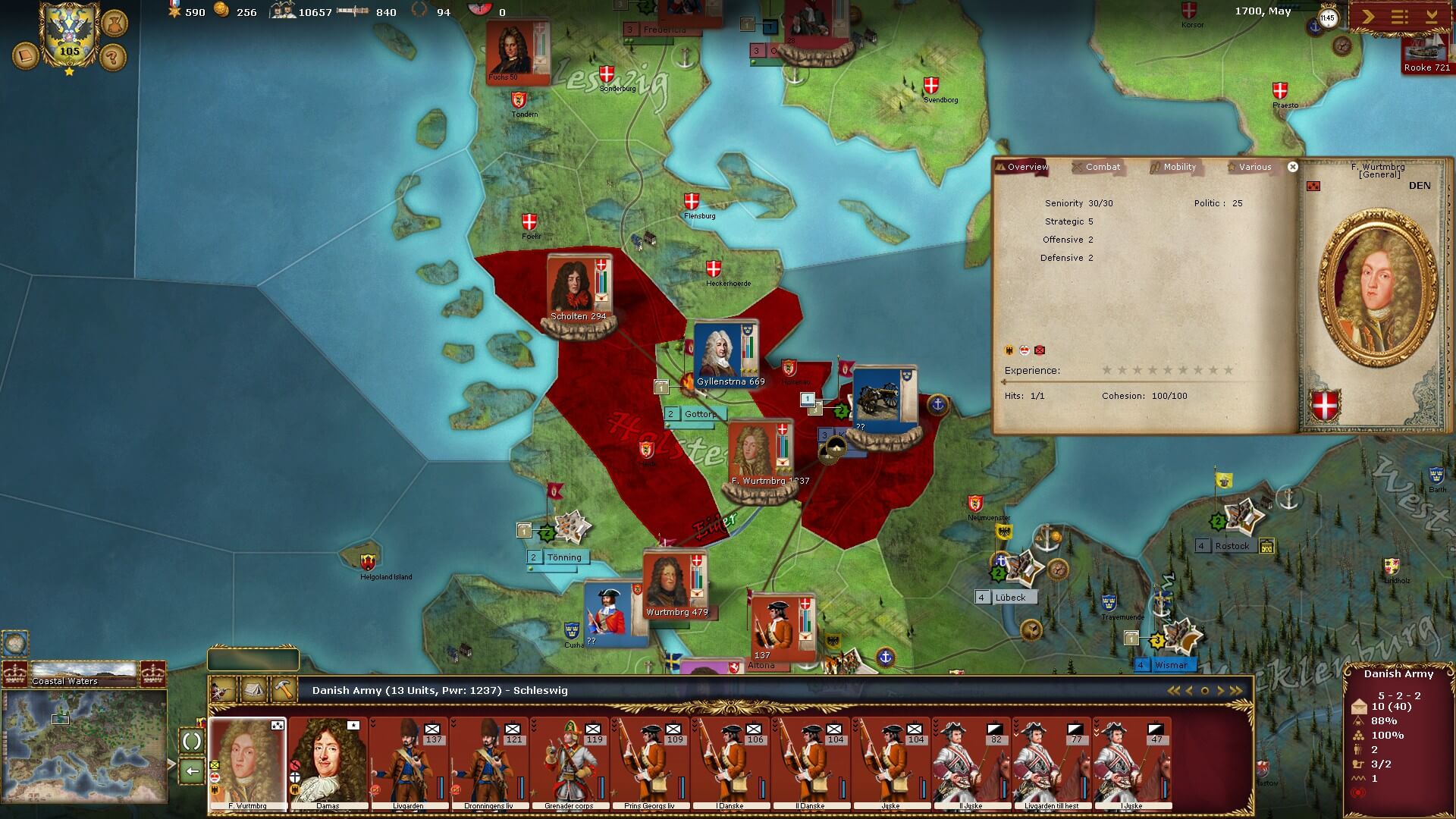Image resolution: width=1456 pixels, height=819 pixels.
Task: Click the musket soldier orders icon
Action: coord(223,690)
